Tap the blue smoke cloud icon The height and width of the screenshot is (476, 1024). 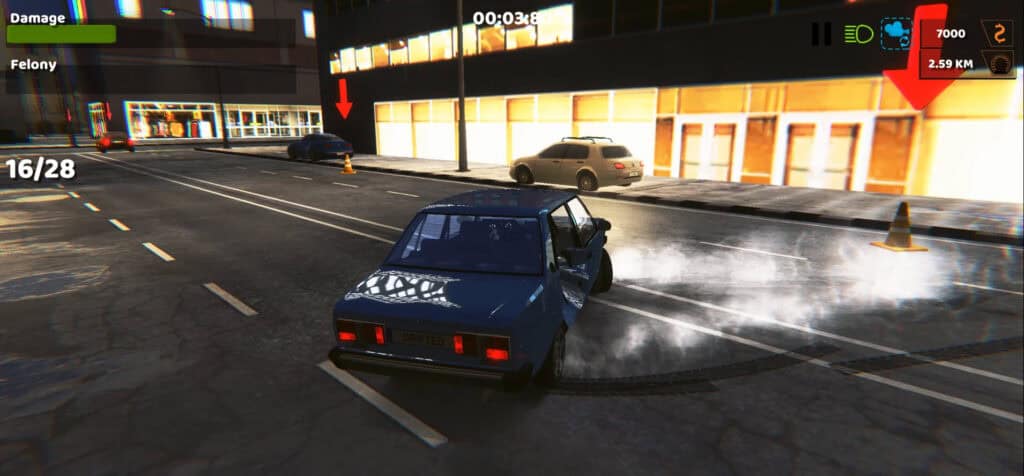896,34
